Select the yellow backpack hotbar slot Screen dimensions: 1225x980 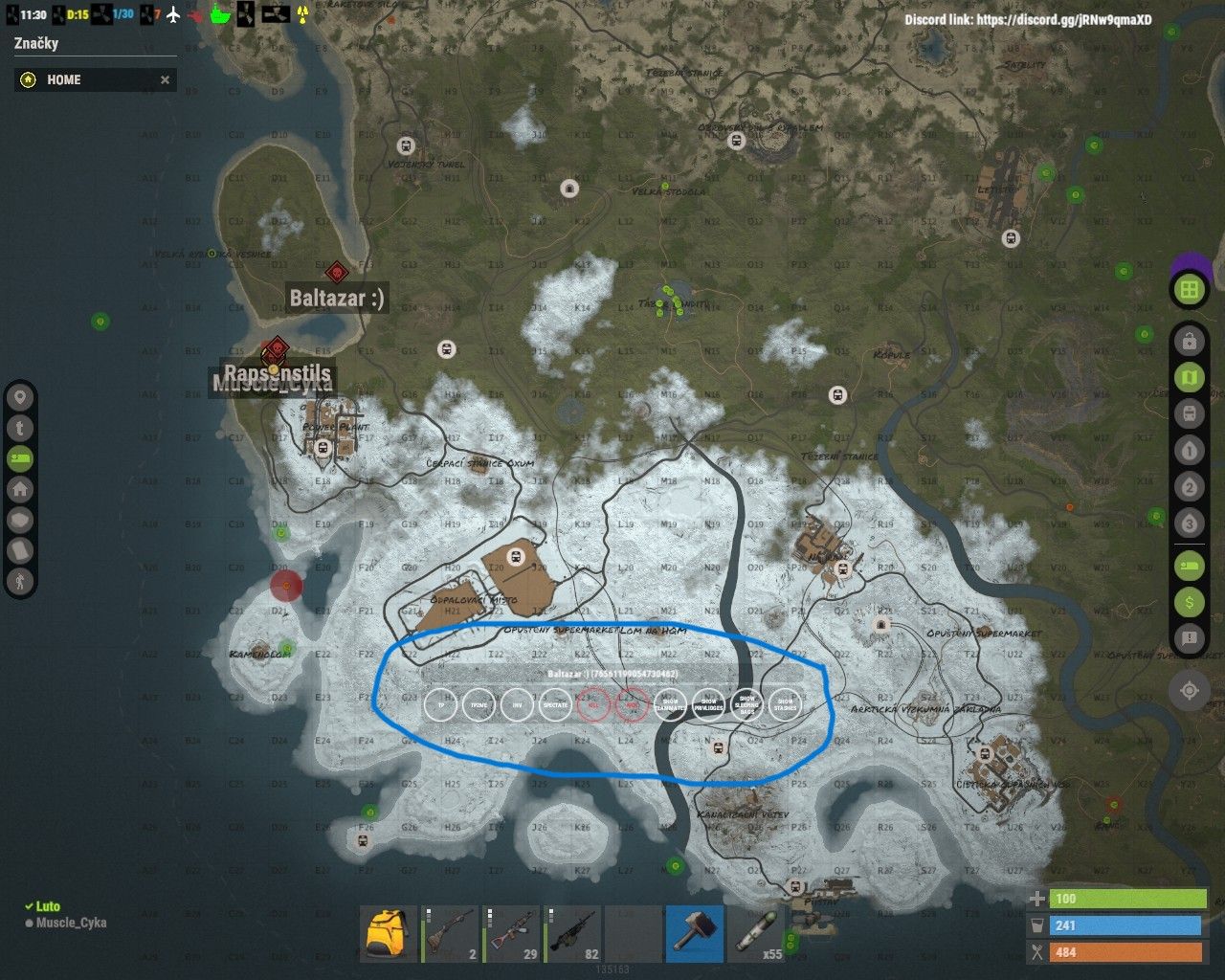coord(389,933)
